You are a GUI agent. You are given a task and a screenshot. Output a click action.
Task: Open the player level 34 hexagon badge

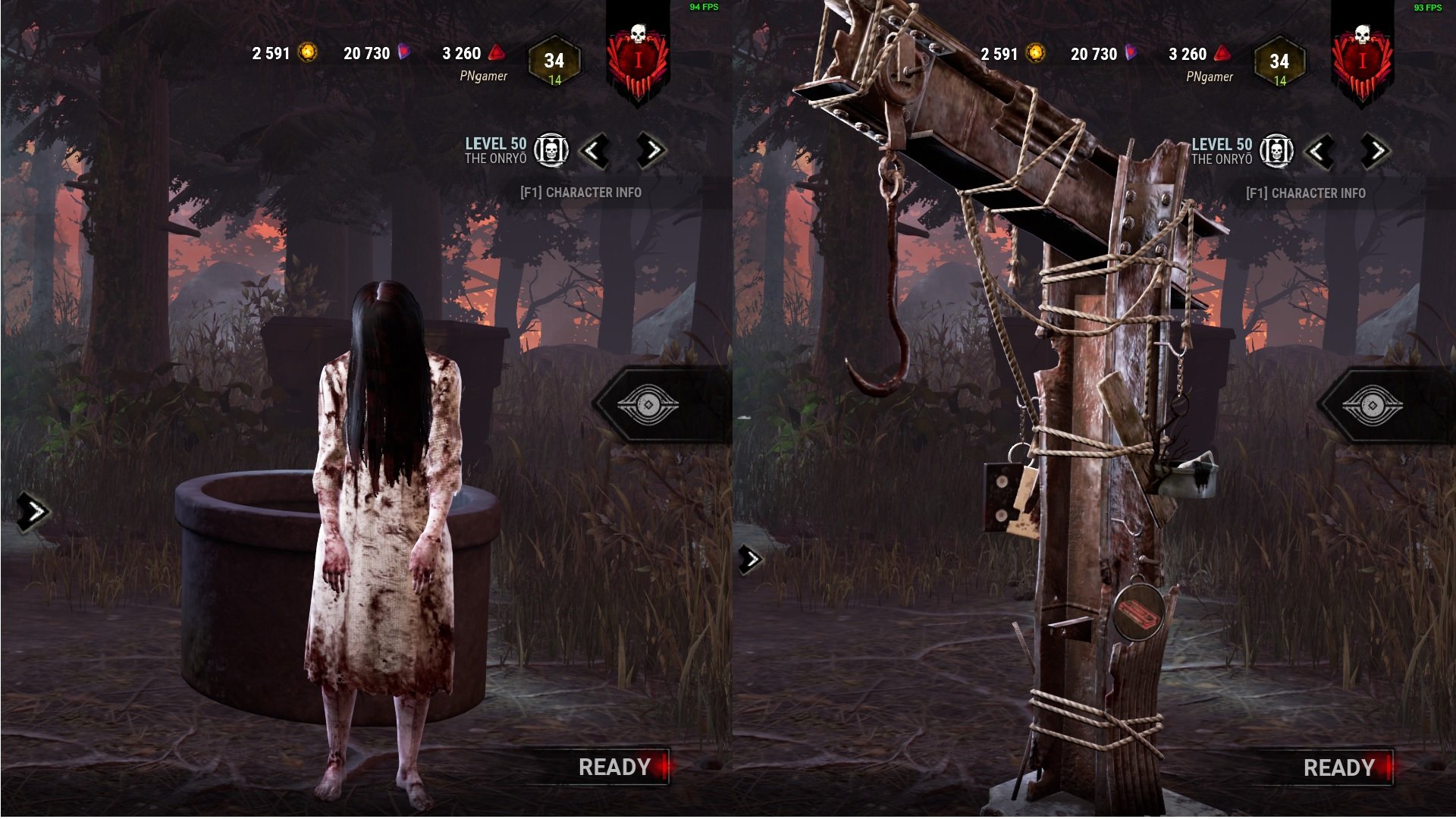(556, 62)
